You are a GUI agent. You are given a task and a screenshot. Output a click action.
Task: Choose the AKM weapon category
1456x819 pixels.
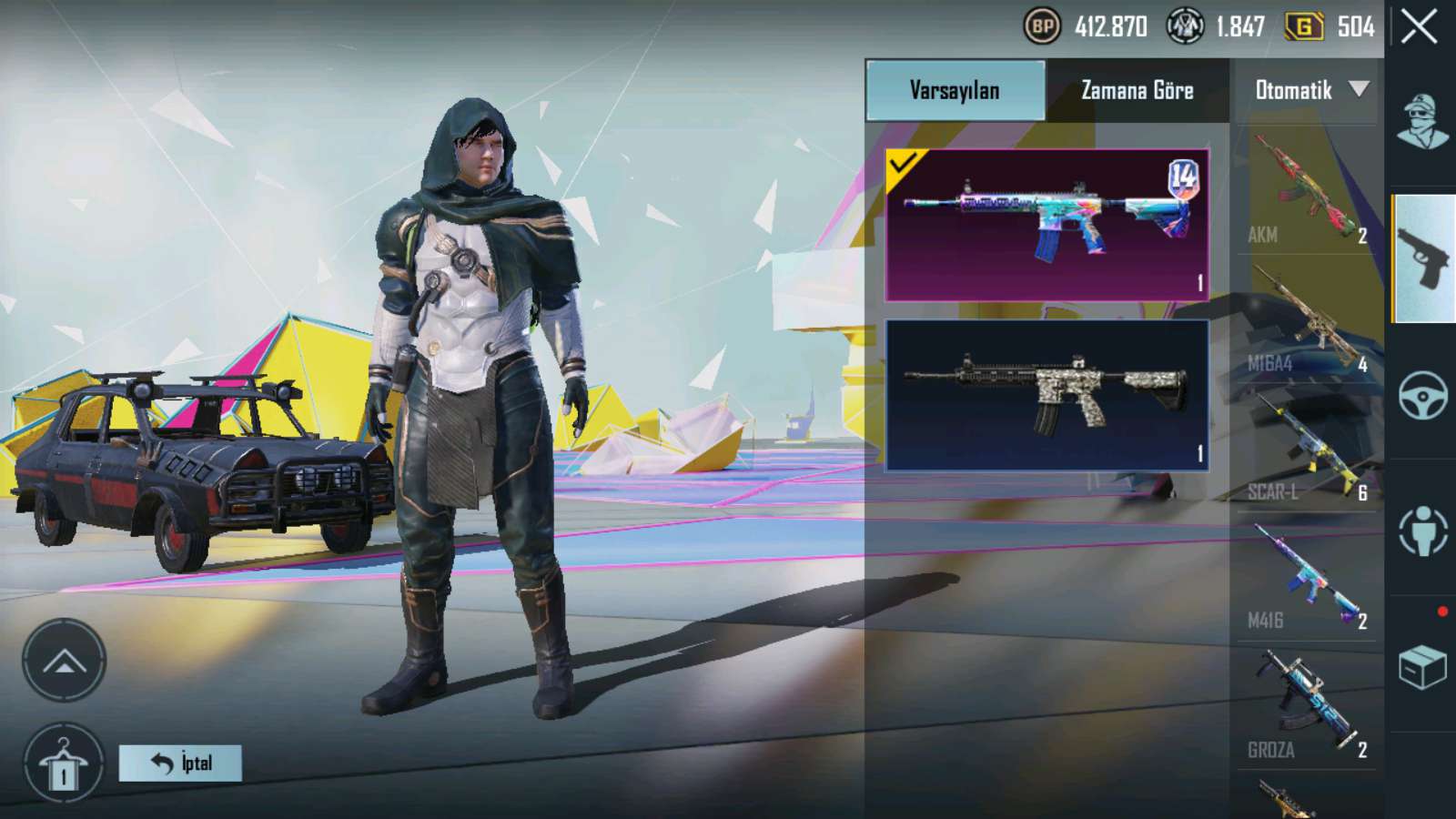[1307, 191]
